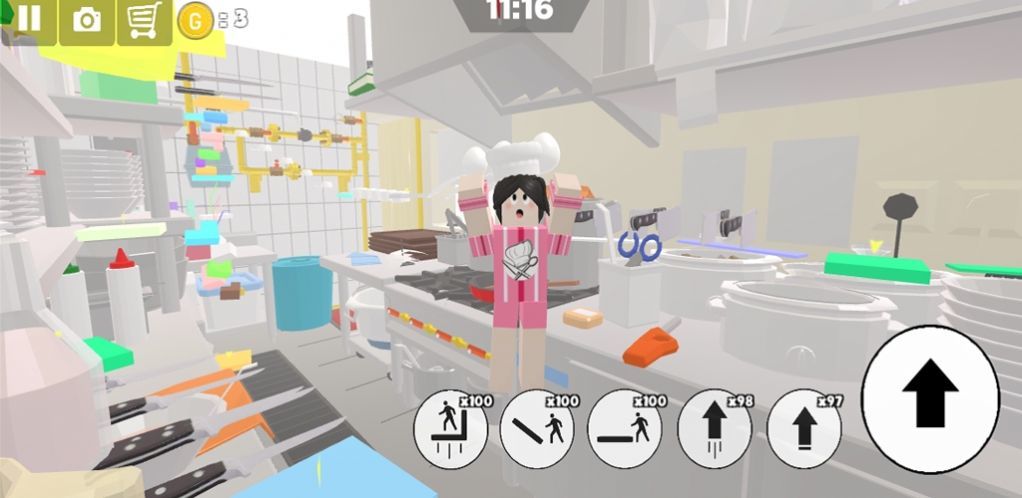Take a screenshot with the camera button
1022x498 pixels.
87,20
